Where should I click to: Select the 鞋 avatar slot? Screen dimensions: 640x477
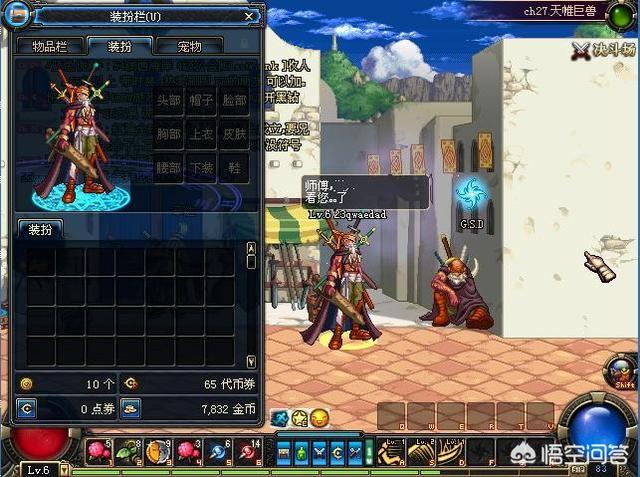[x=235, y=167]
